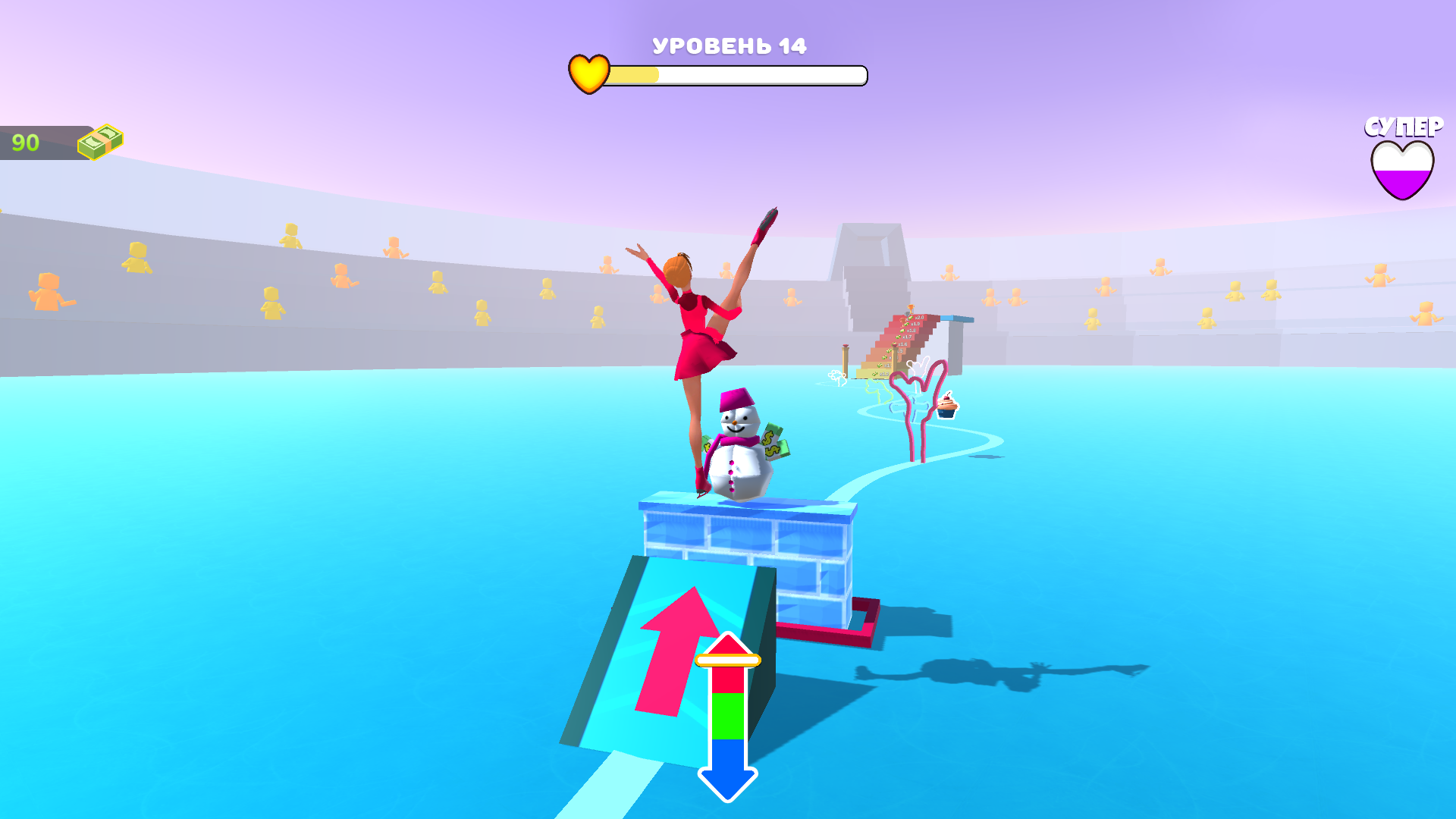1456x819 pixels.
Task: Select the СУПЕР heart meter icon
Action: point(1402,170)
